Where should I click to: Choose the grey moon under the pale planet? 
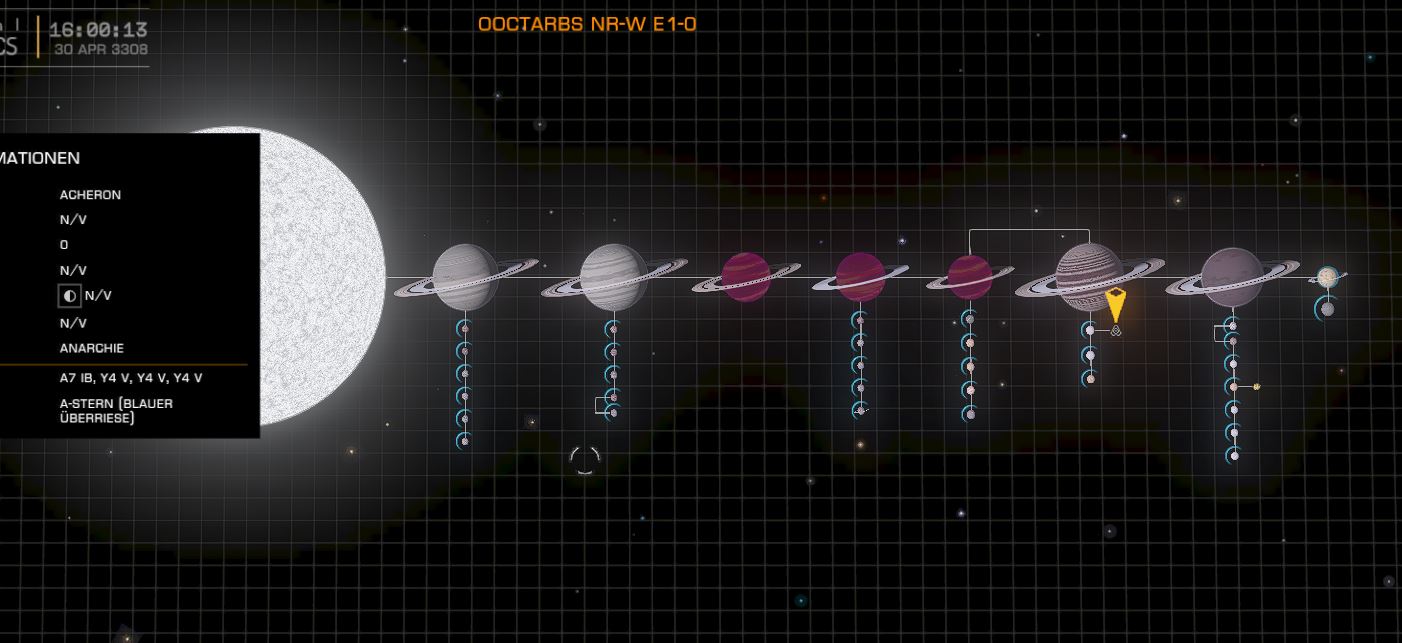1327,309
